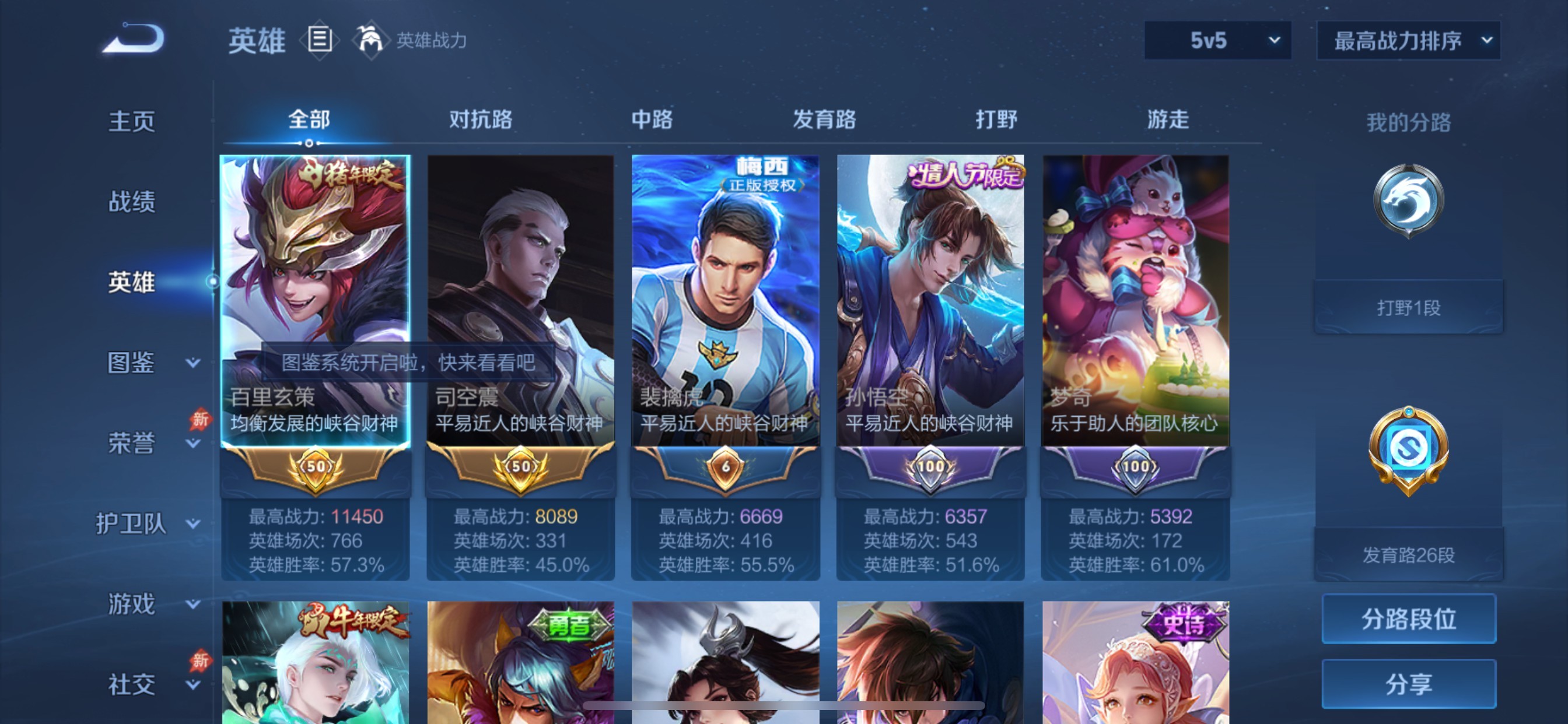Image resolution: width=1568 pixels, height=724 pixels.
Task: Switch to the 对抗路 tab
Action: [481, 121]
